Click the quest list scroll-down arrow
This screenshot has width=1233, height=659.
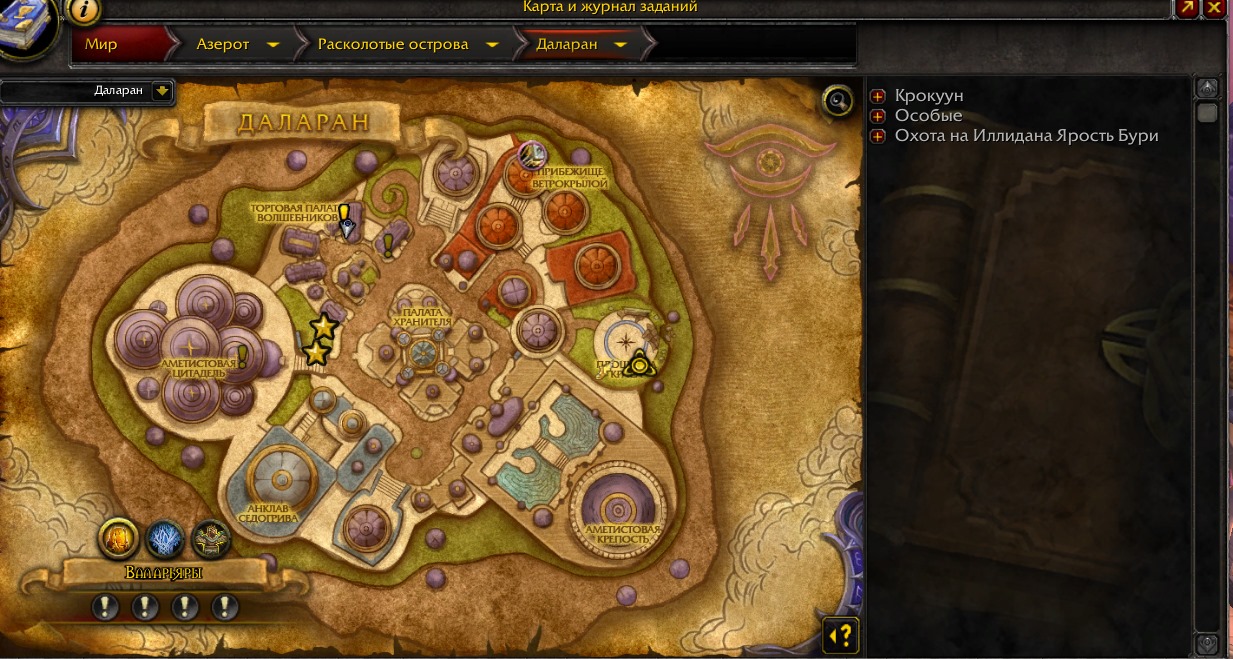(1207, 643)
